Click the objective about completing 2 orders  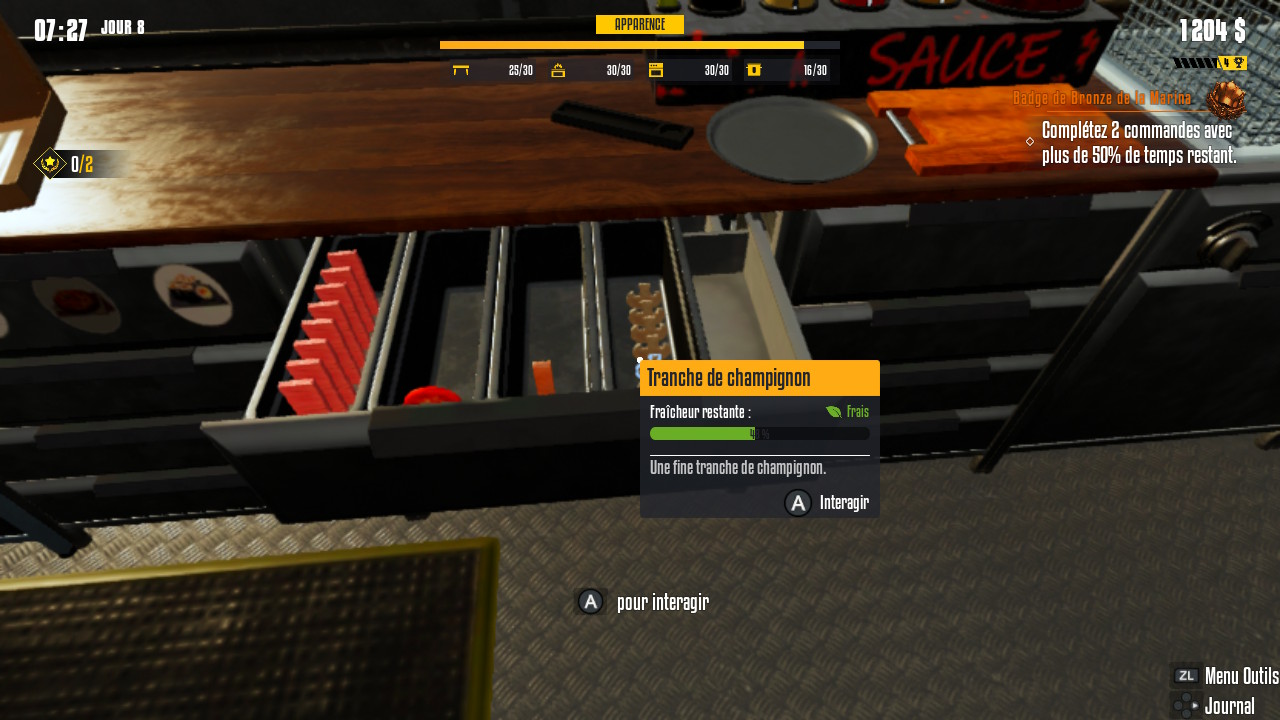[x=1138, y=143]
